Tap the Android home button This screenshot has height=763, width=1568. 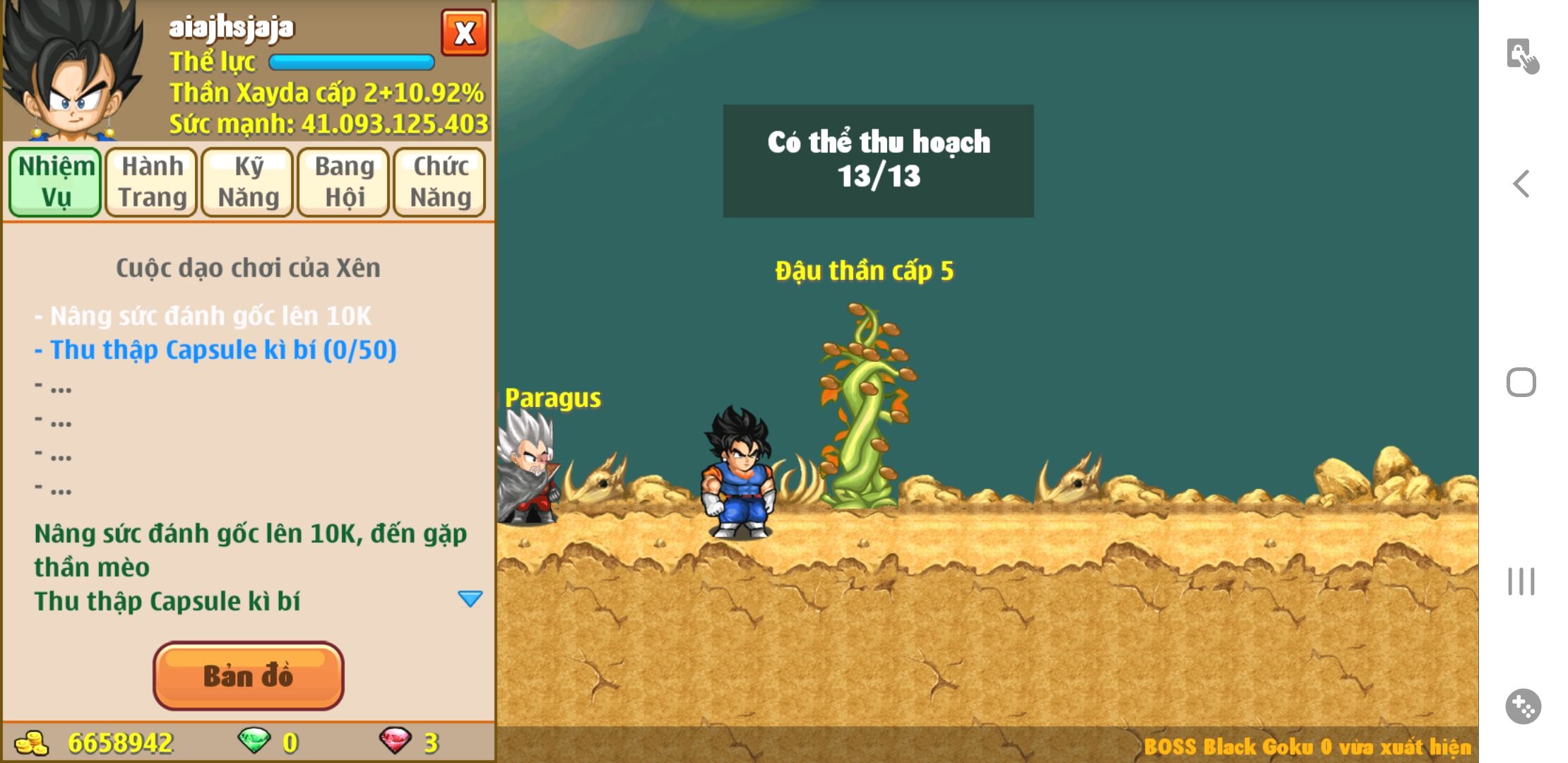click(x=1521, y=382)
